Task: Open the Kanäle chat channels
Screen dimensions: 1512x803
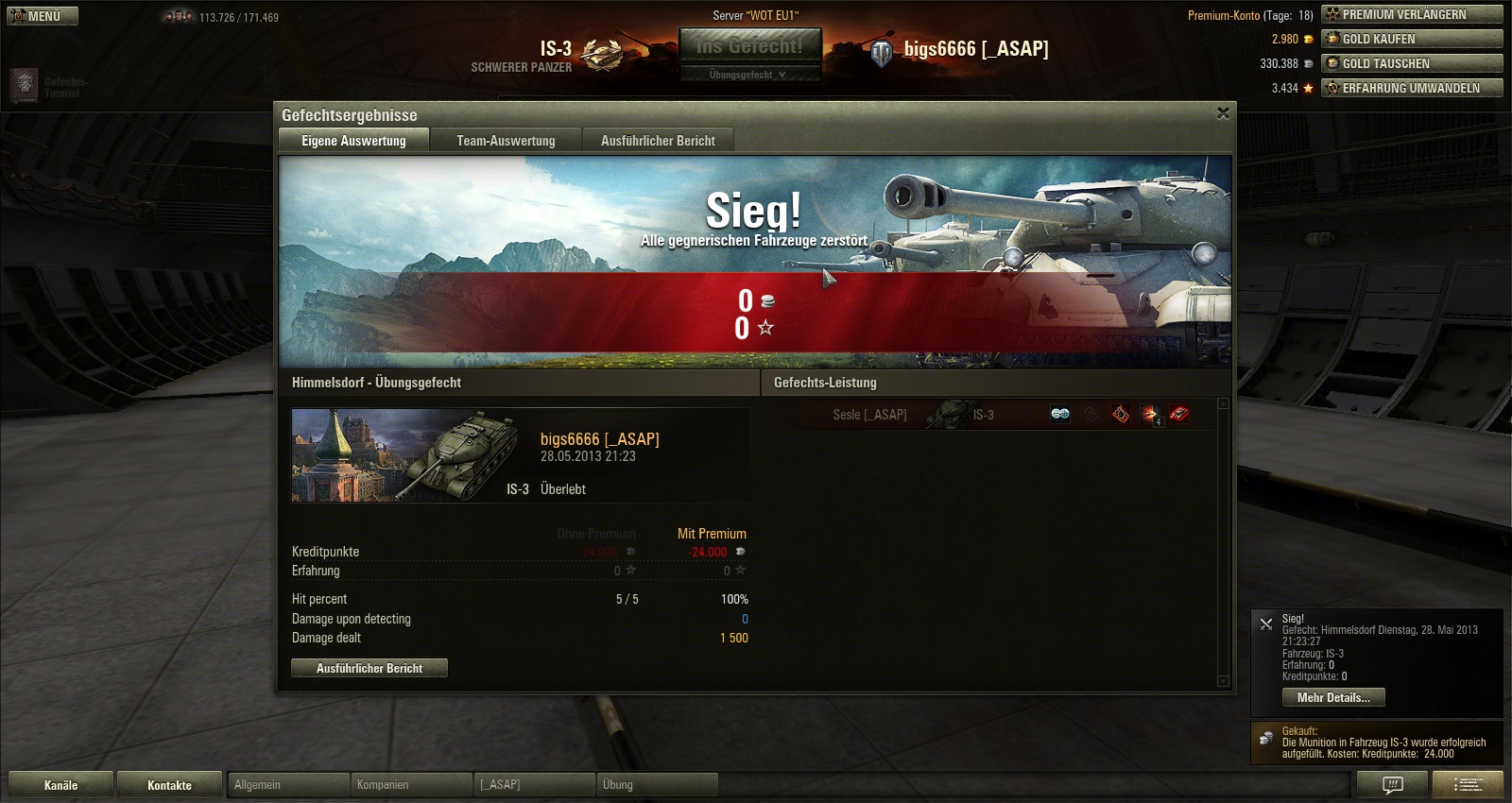Action: click(60, 785)
